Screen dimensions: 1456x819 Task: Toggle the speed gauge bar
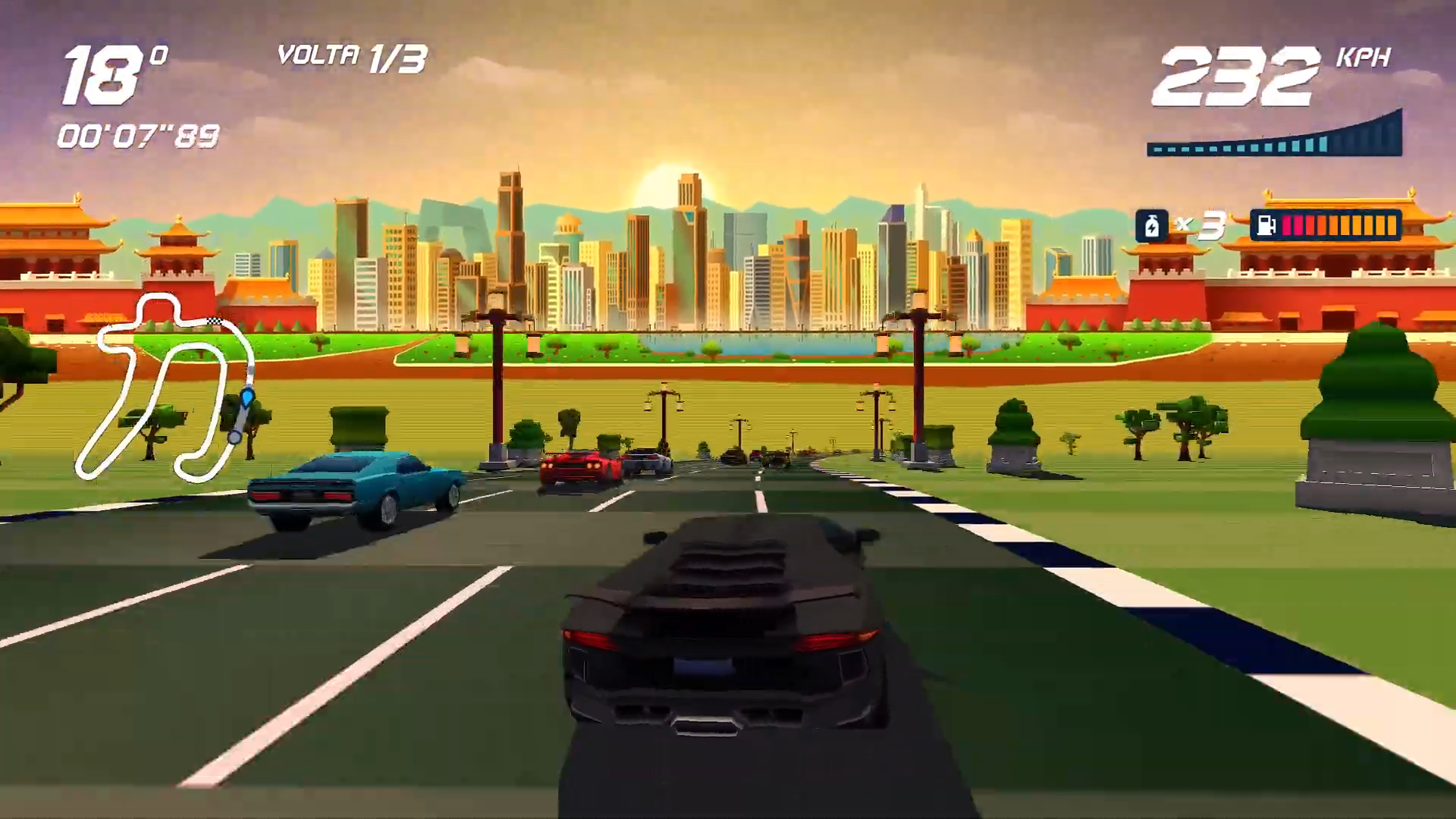[x=1274, y=140]
